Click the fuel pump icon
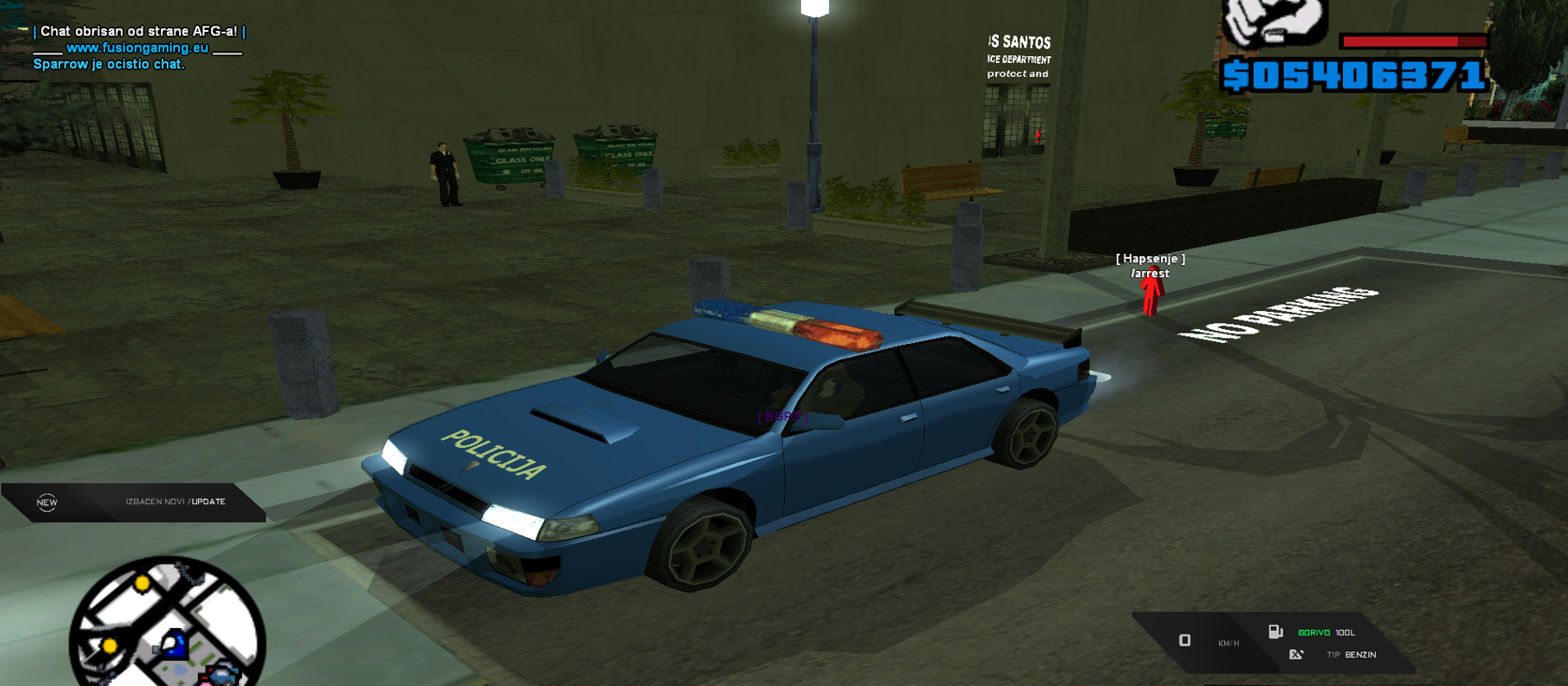The image size is (1568, 686). pos(1275,632)
